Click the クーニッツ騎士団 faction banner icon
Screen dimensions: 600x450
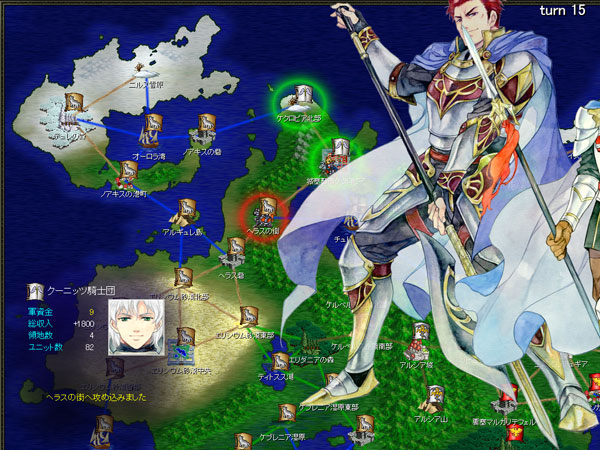click(x=35, y=291)
